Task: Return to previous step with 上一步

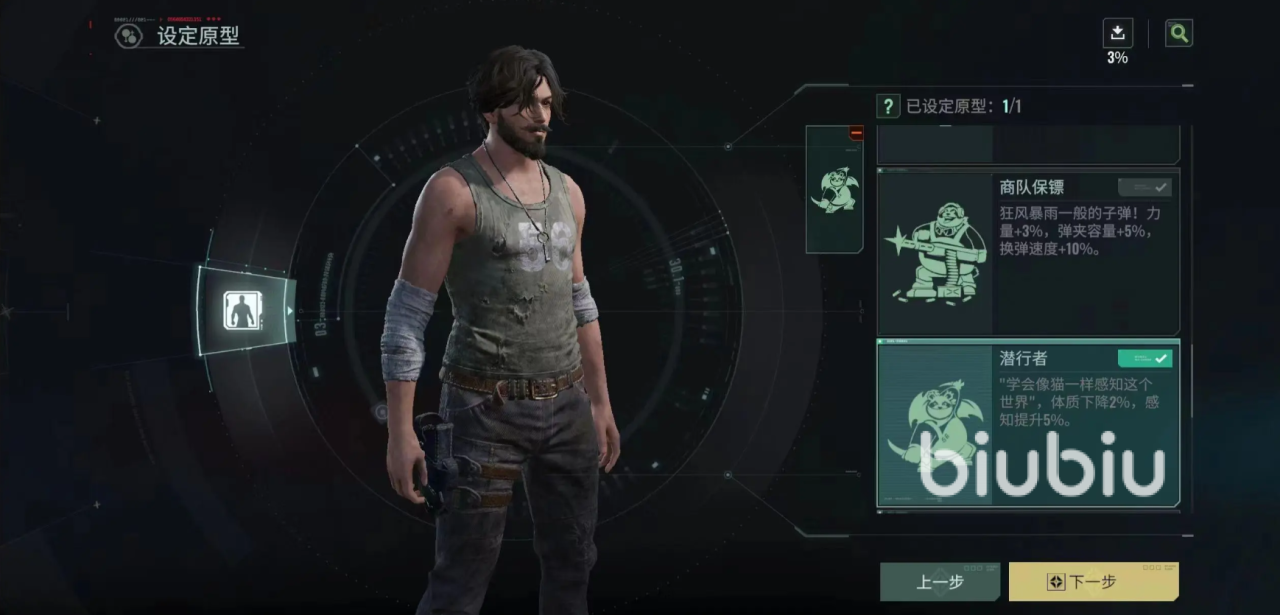Action: 939,581
